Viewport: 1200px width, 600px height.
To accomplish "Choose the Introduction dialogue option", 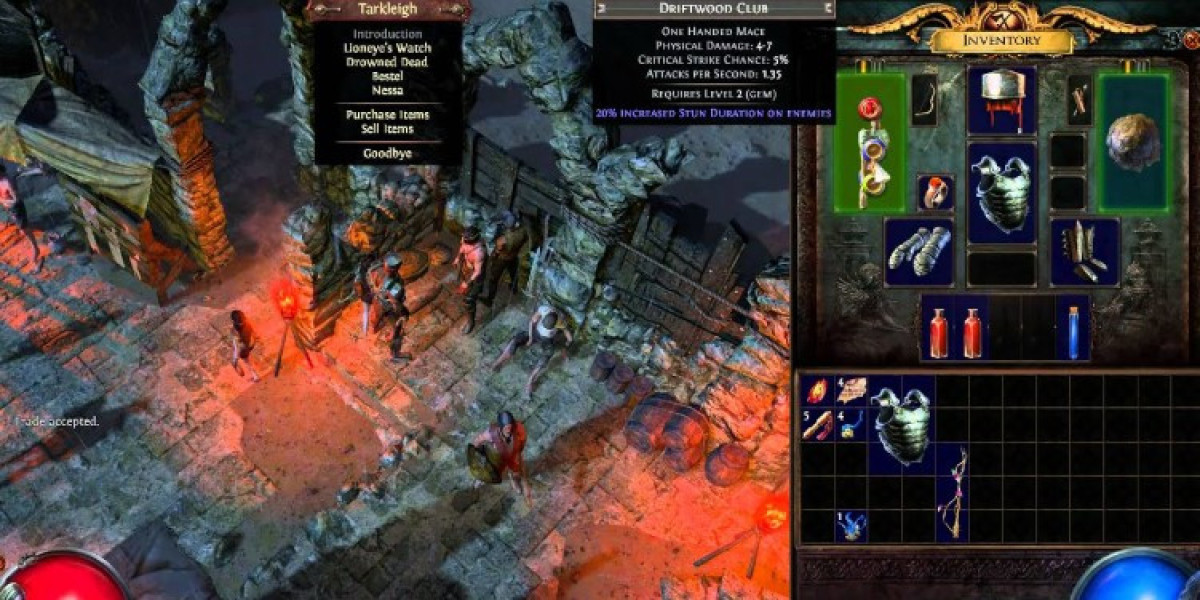I will click(x=387, y=33).
